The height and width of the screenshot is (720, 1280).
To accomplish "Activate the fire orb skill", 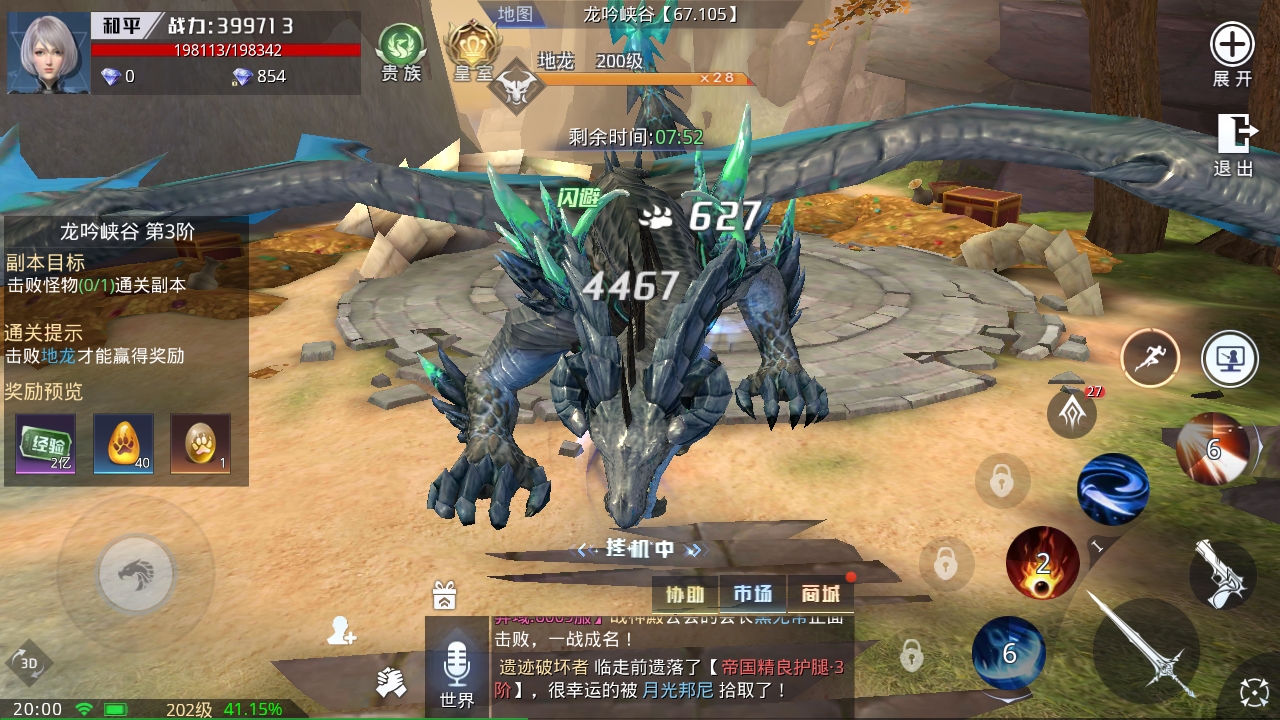I will (x=1042, y=563).
